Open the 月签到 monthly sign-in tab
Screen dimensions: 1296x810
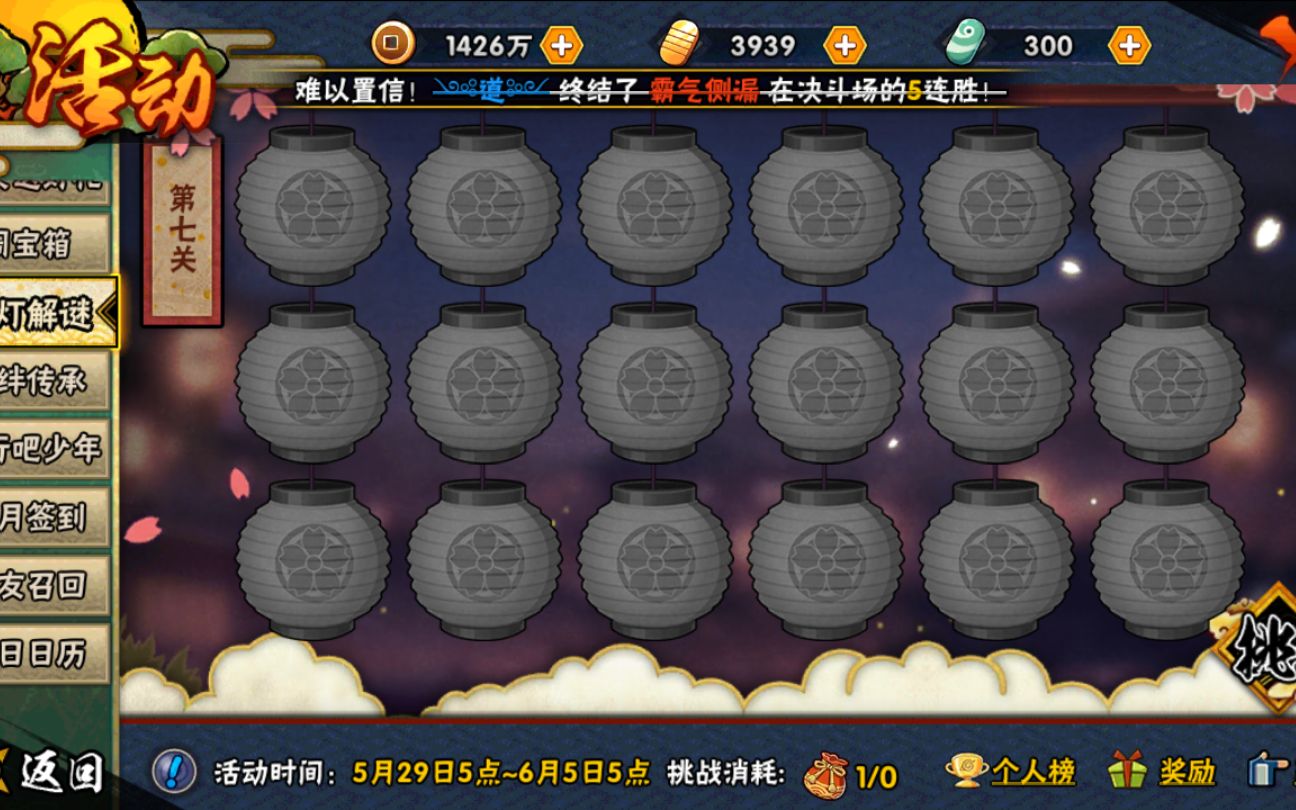point(52,517)
